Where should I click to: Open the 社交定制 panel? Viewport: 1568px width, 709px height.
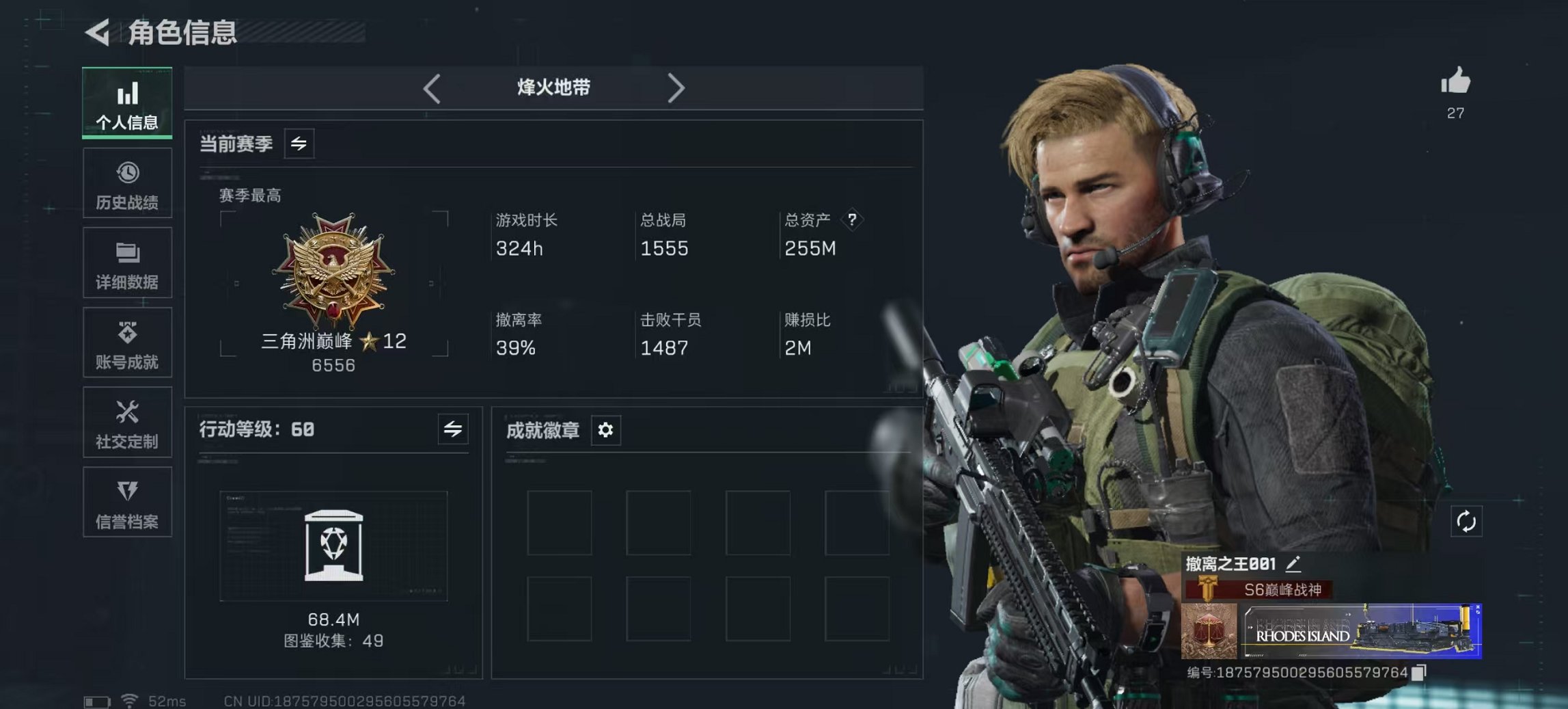click(127, 423)
